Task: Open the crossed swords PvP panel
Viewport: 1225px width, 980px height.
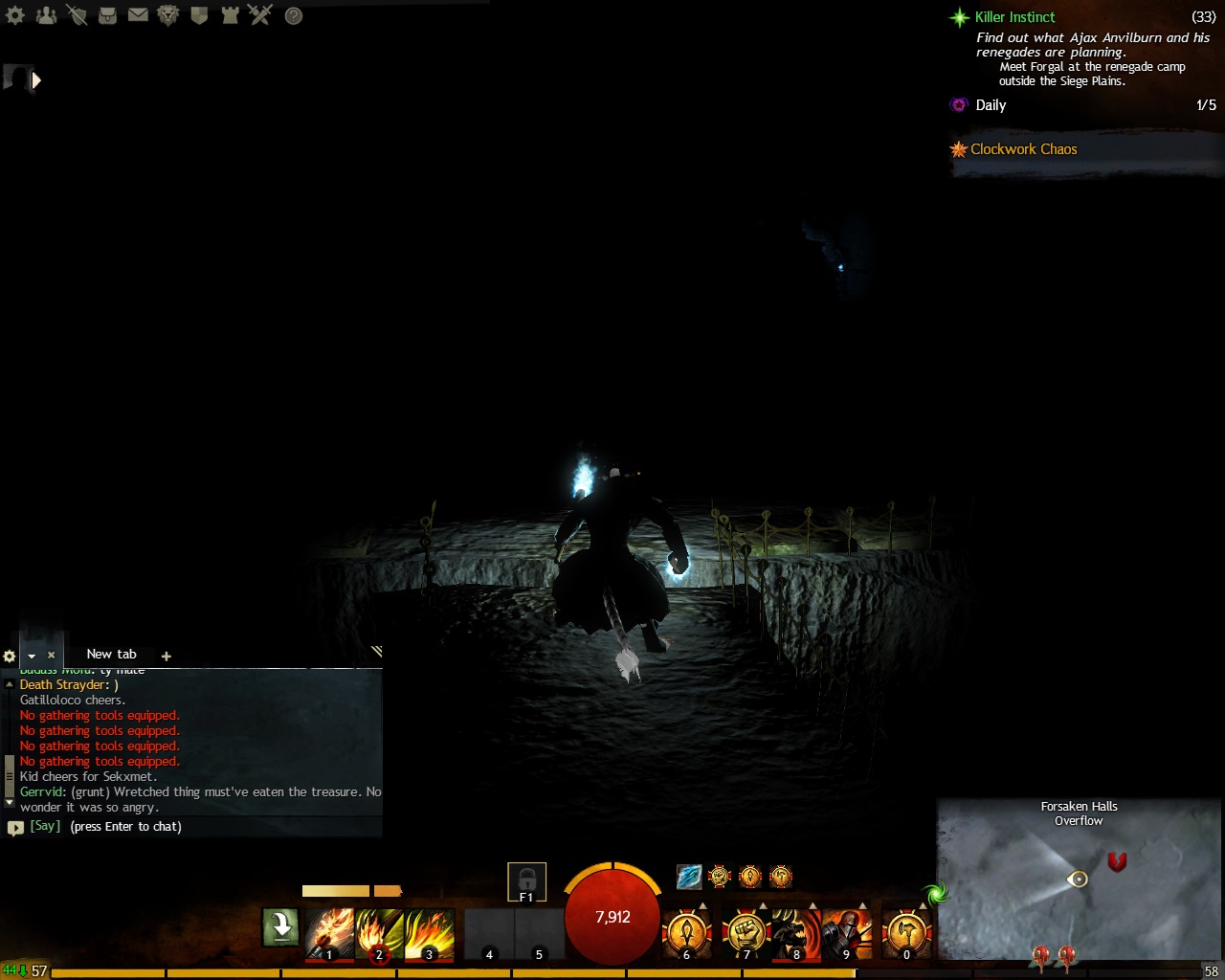Action: point(260,15)
